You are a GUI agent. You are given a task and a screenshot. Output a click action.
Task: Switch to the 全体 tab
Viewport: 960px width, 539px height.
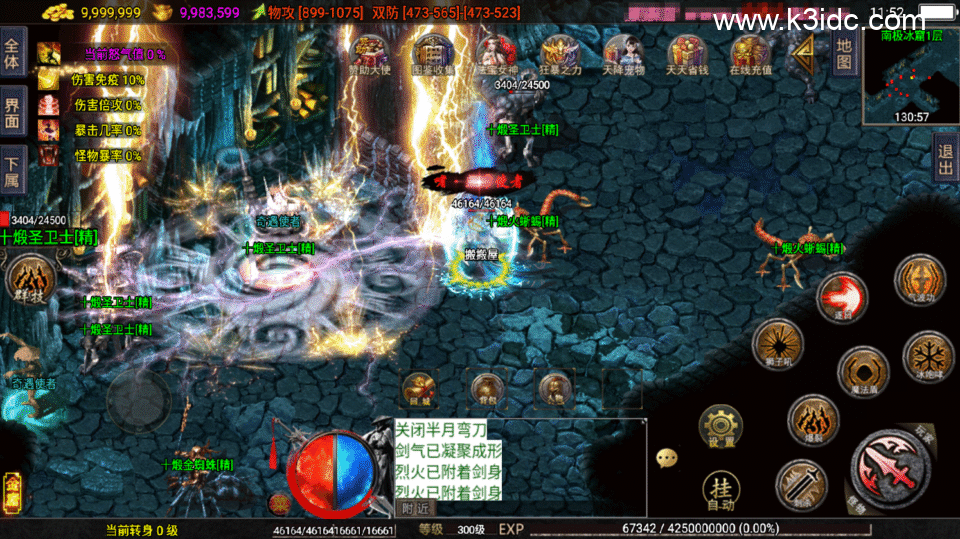click(12, 54)
